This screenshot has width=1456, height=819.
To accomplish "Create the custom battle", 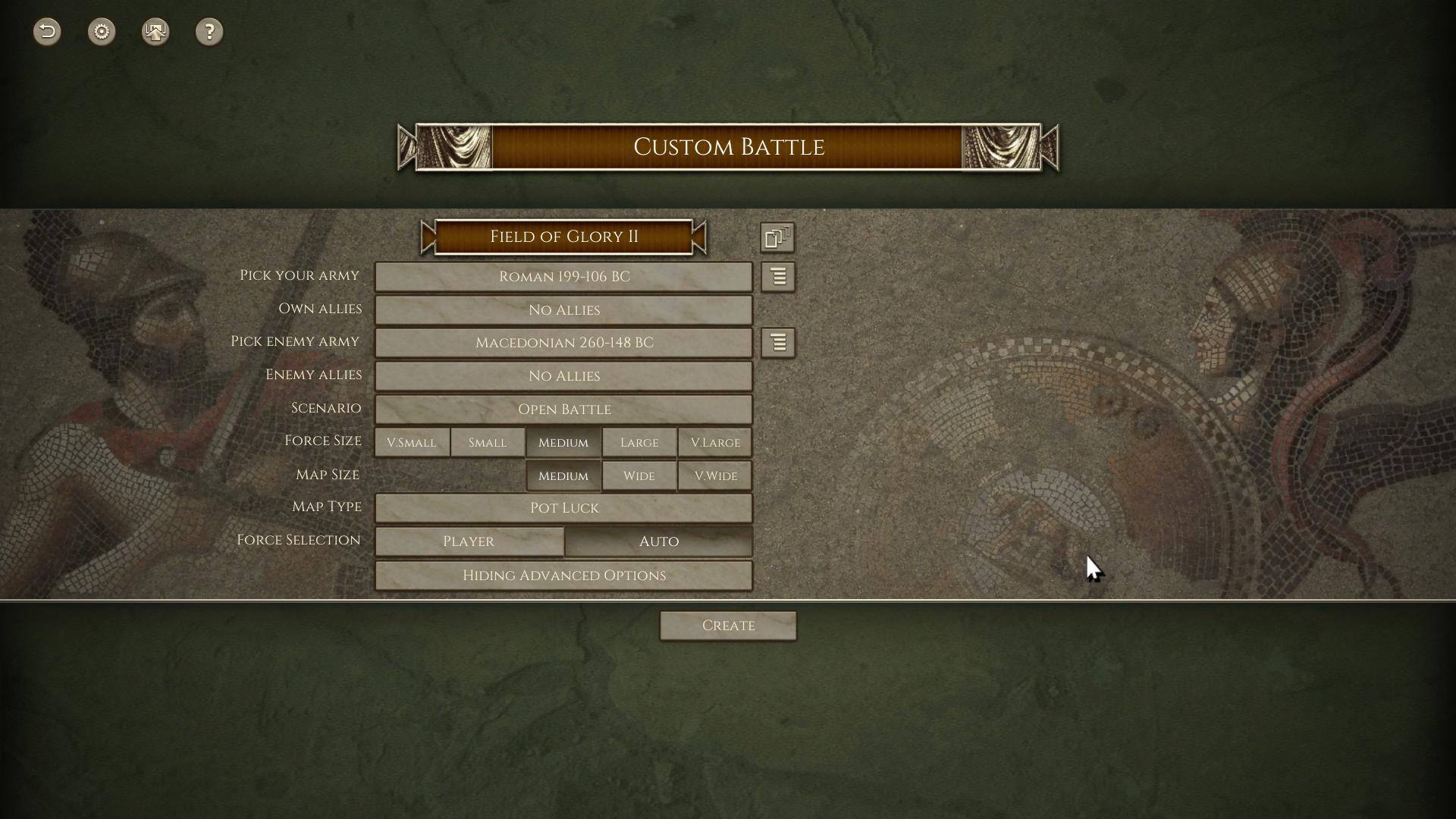I will (x=728, y=626).
